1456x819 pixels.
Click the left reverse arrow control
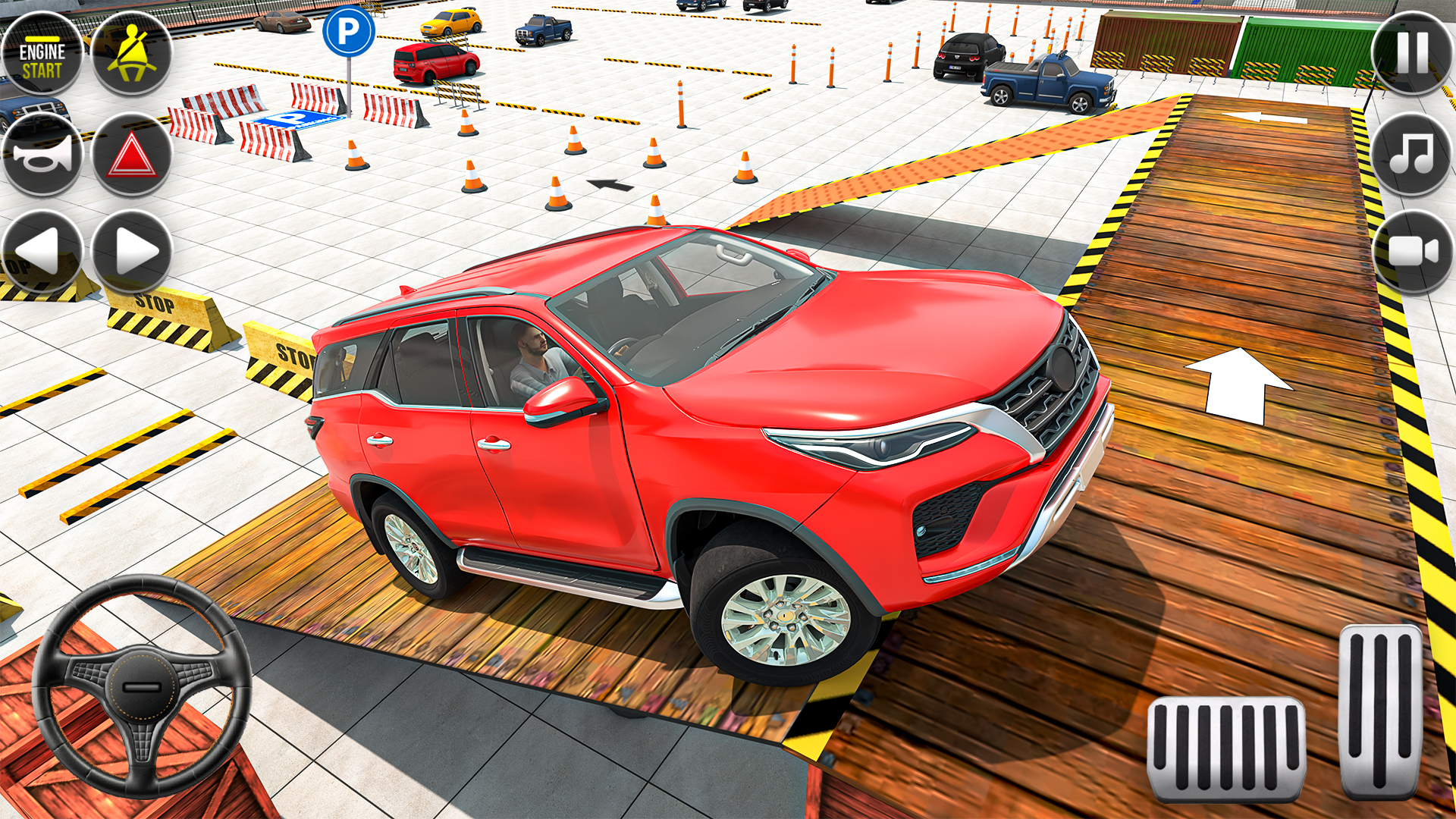pyautogui.click(x=42, y=250)
